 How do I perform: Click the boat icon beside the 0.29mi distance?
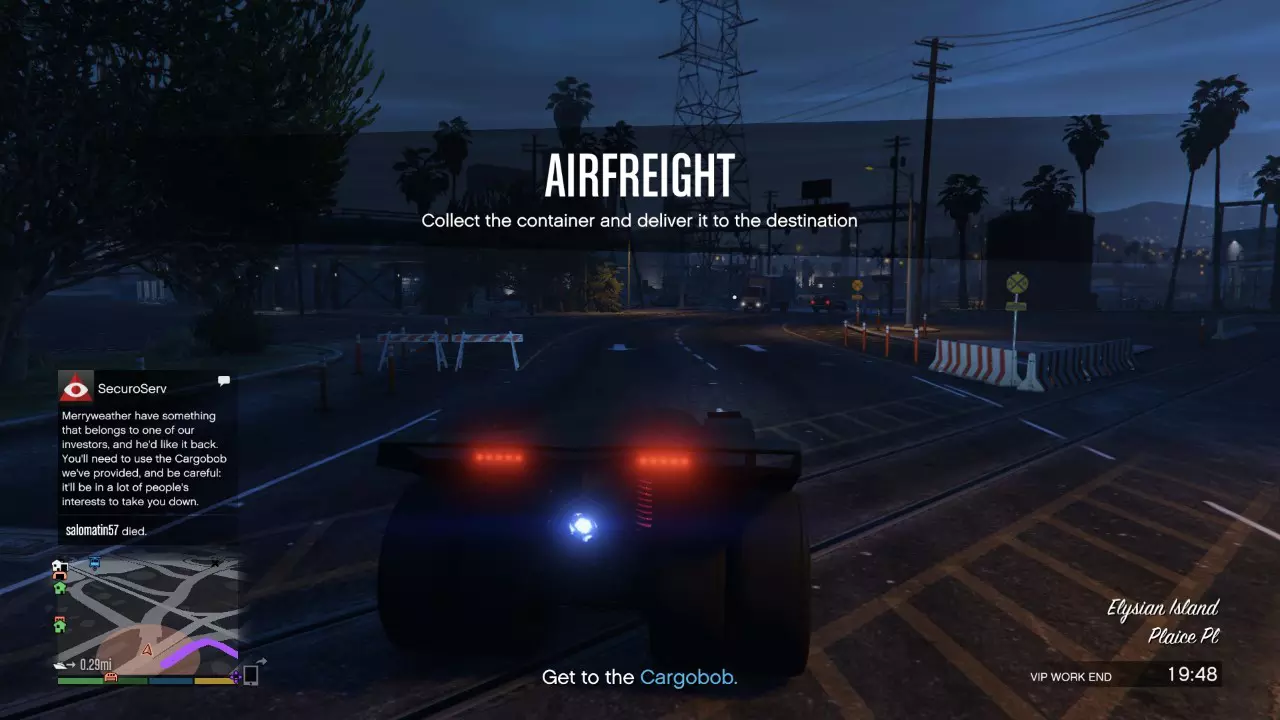(60, 663)
